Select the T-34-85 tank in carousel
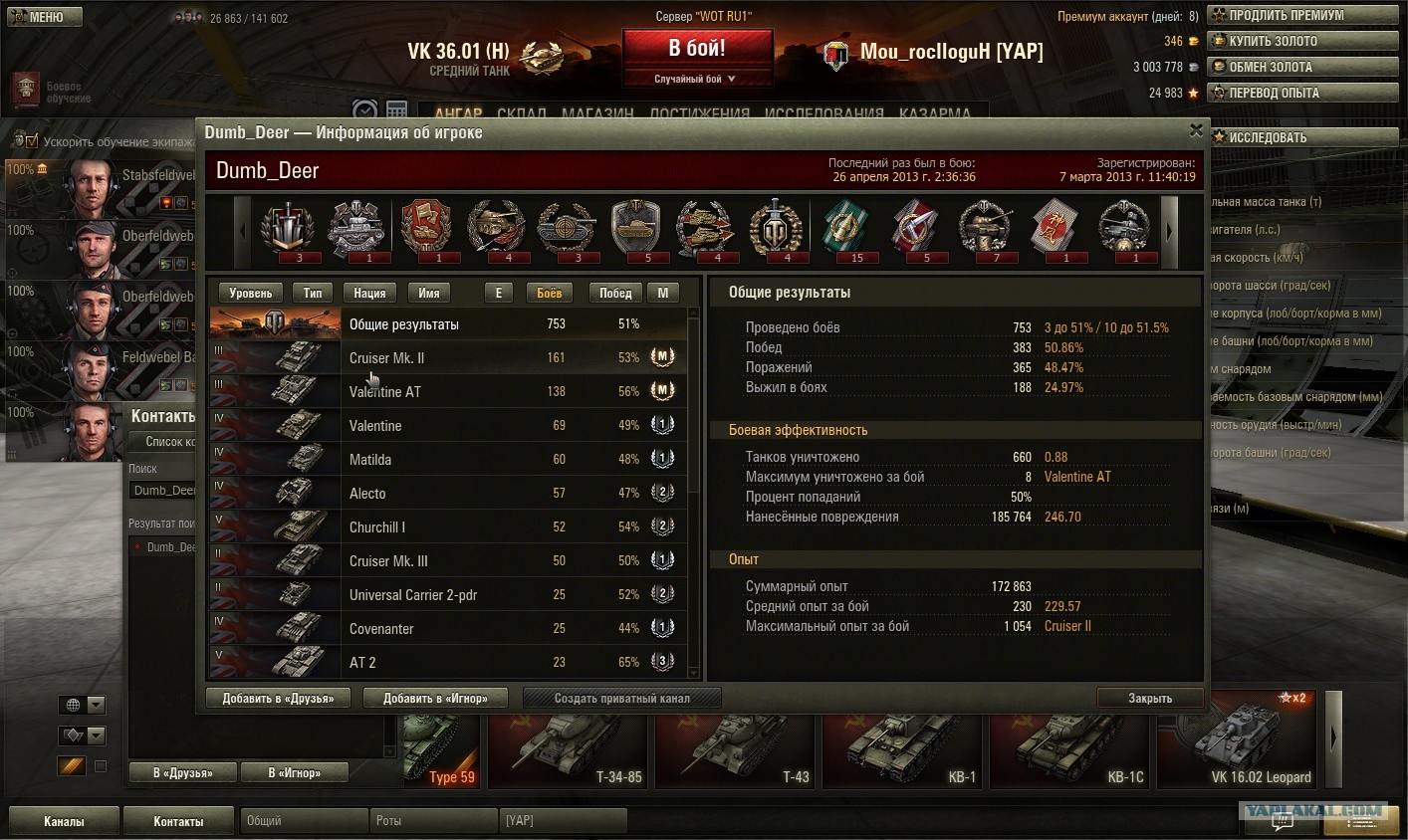Viewport: 1408px width, 840px height. [568, 751]
